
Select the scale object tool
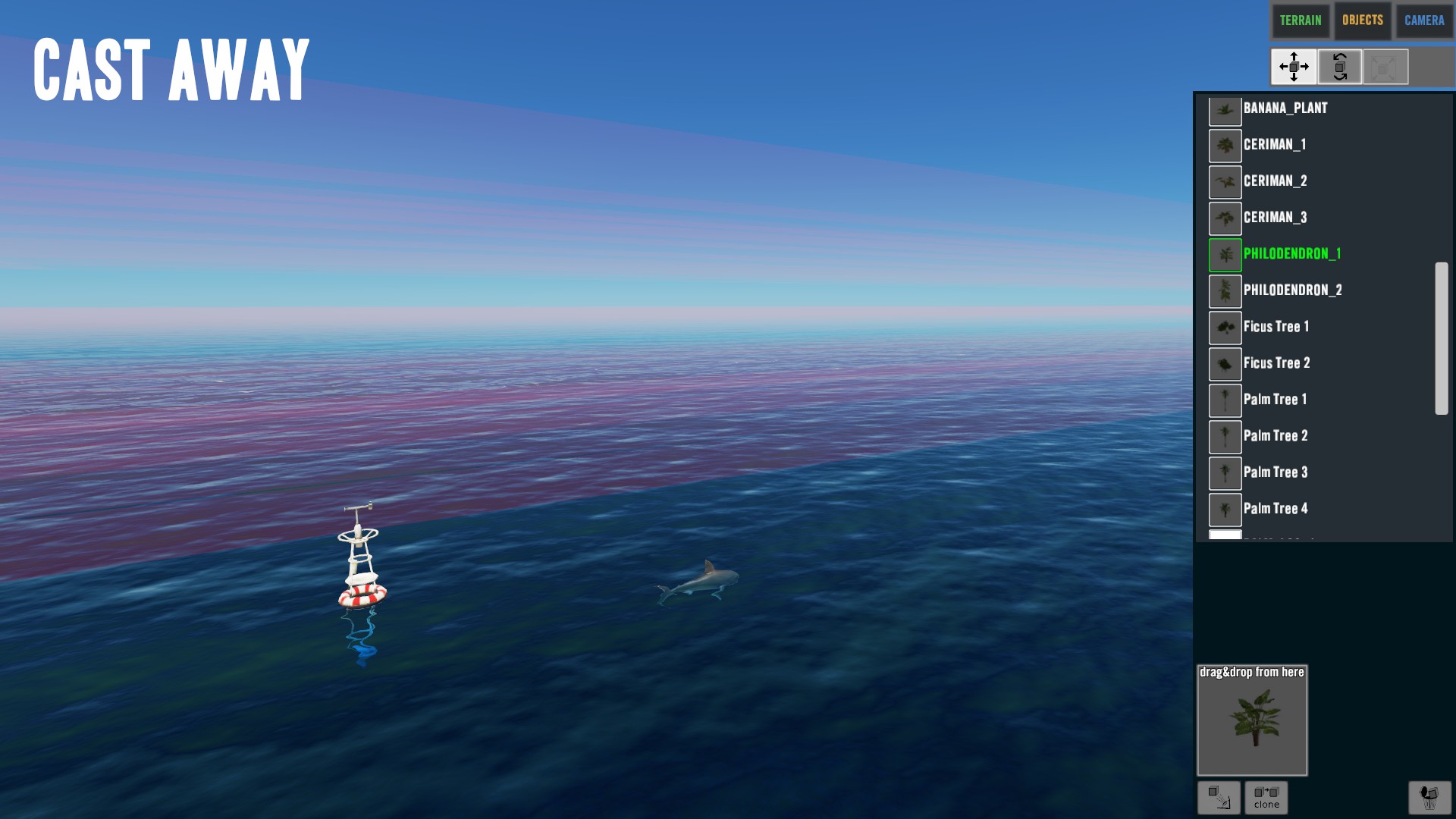1385,67
